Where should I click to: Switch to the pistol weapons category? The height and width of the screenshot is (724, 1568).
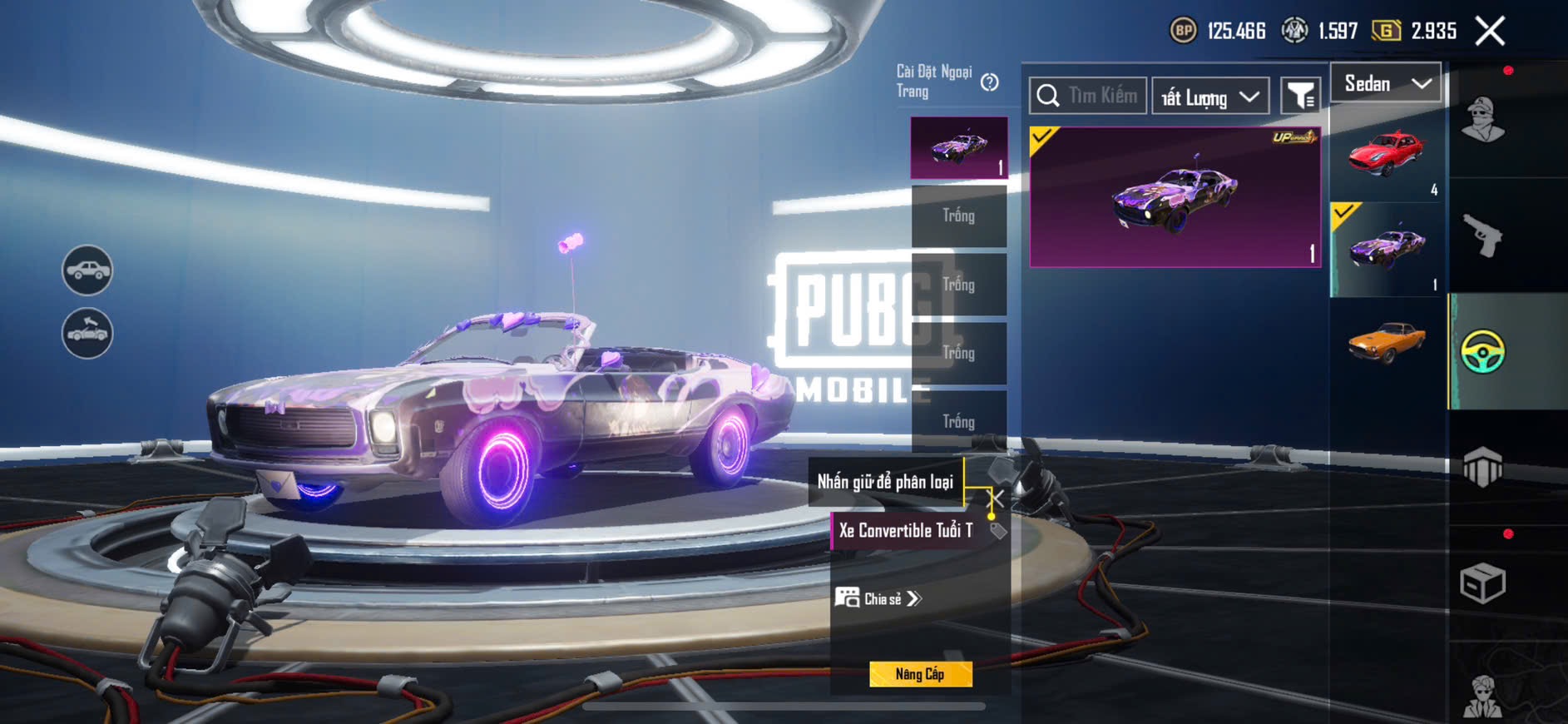(1482, 236)
